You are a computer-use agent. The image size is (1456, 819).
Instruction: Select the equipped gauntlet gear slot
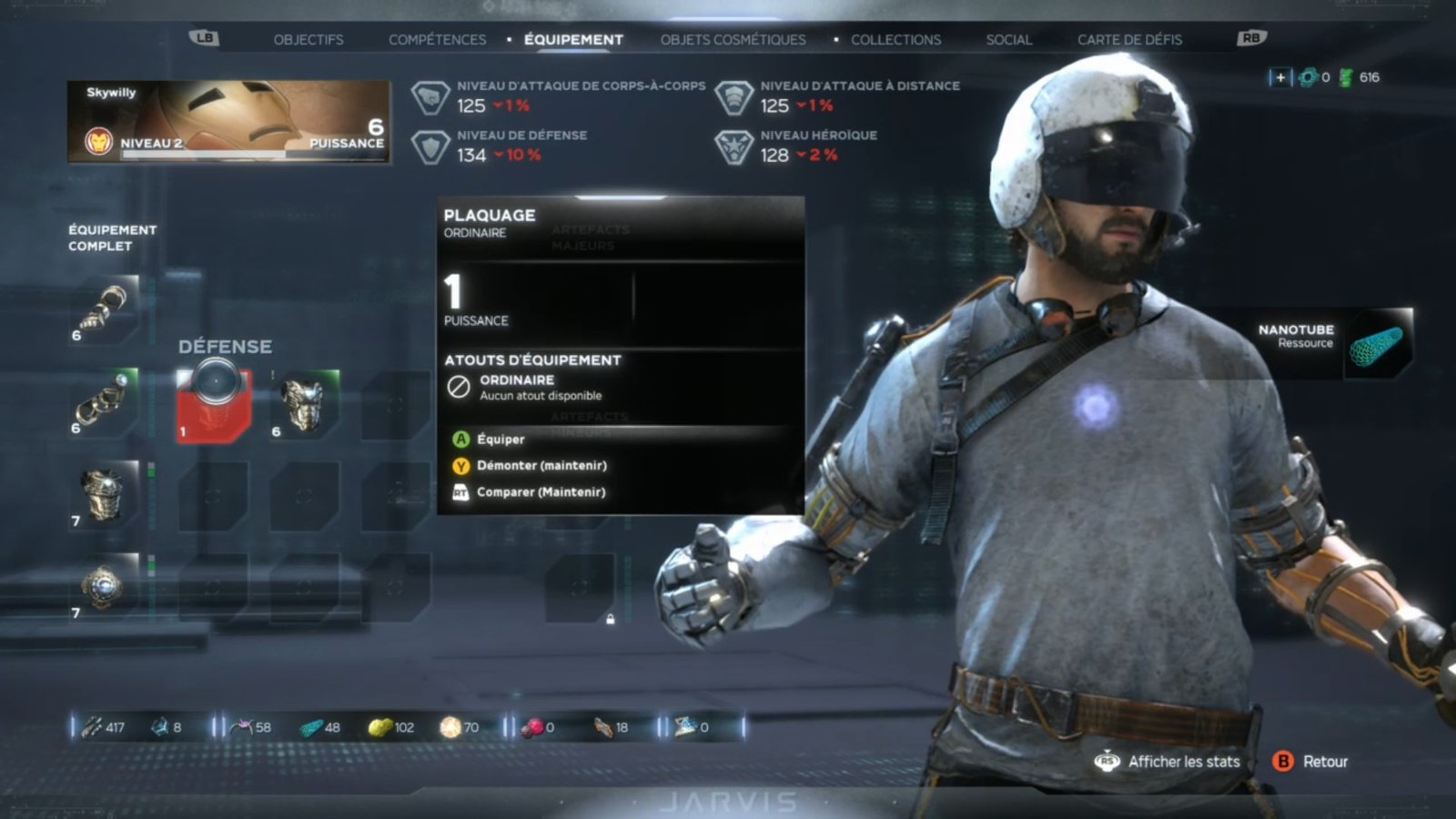(x=105, y=309)
